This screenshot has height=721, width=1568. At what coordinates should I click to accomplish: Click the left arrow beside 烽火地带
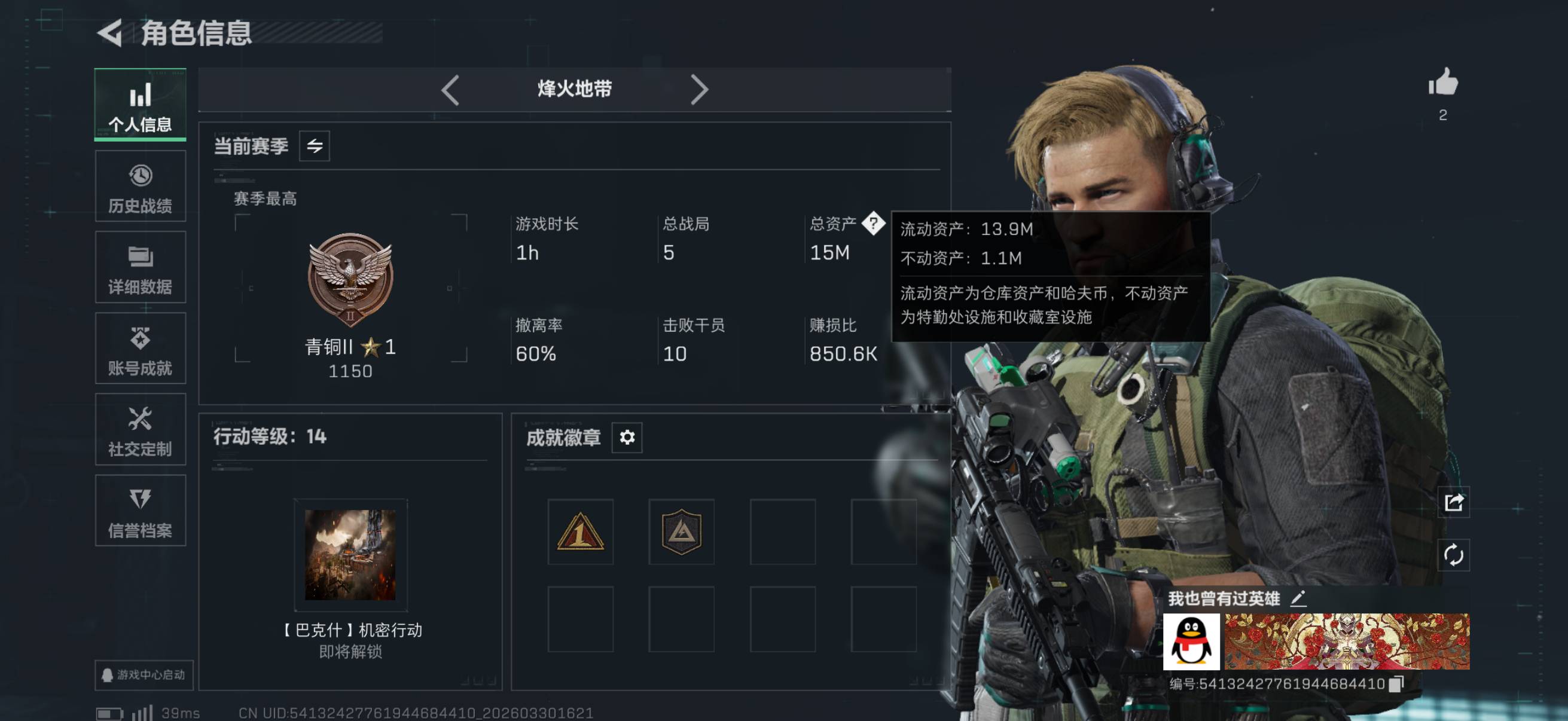coord(450,90)
